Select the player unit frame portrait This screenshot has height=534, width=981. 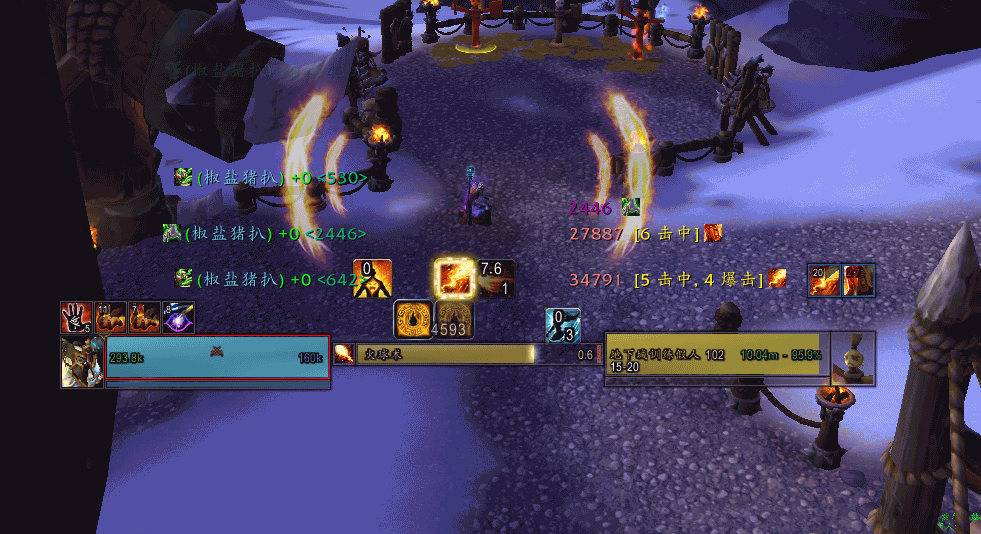[82, 361]
